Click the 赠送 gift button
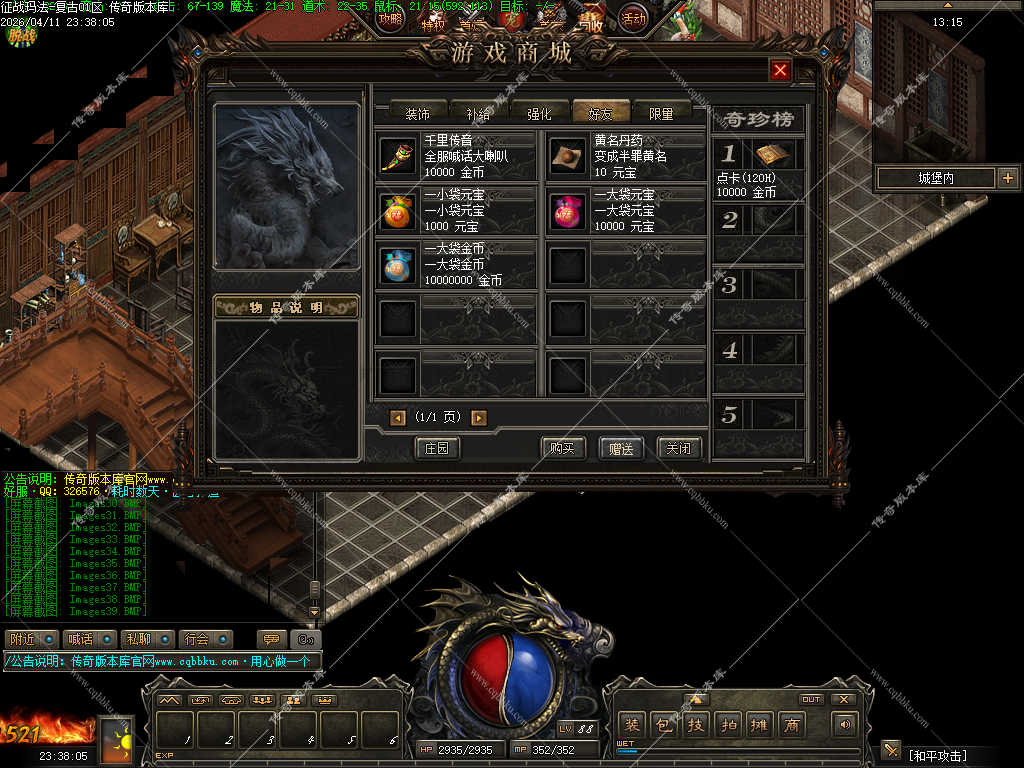The height and width of the screenshot is (768, 1024). [x=621, y=448]
